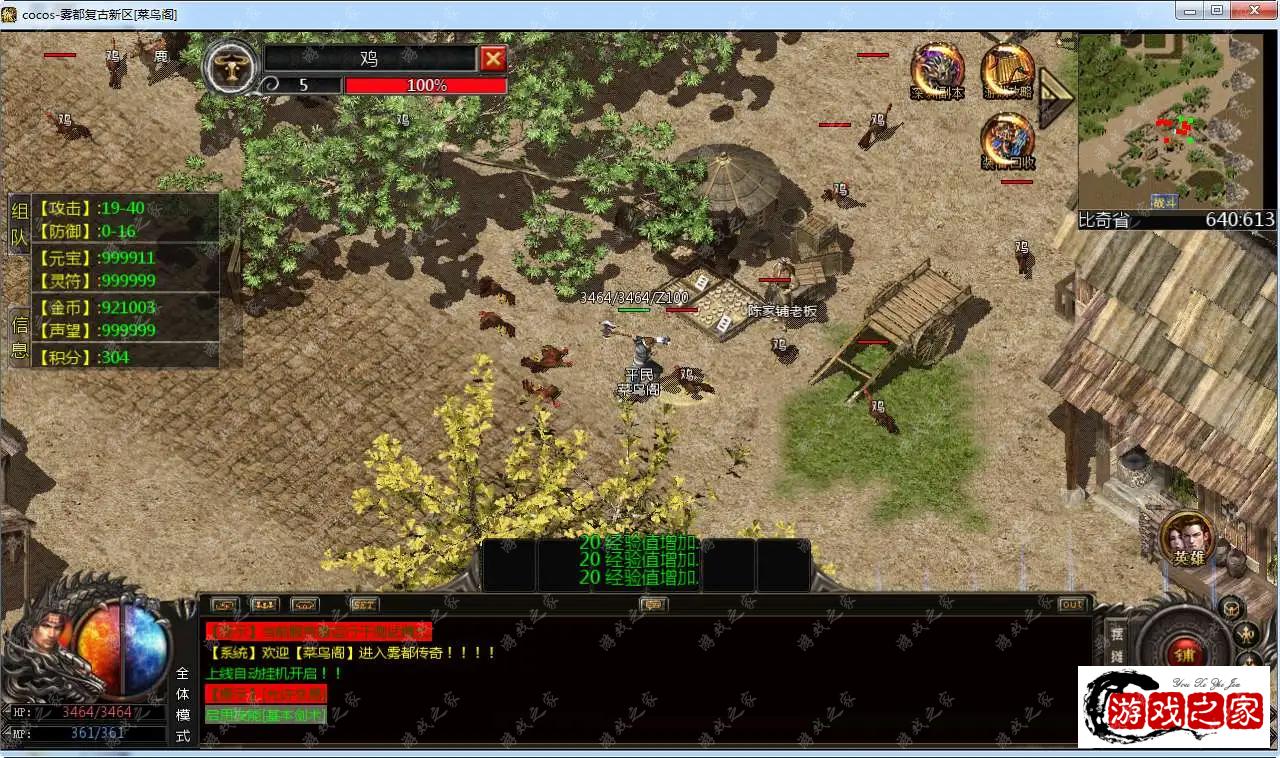The width and height of the screenshot is (1280, 758).
Task: Minimize the game window
Action: tap(1189, 11)
